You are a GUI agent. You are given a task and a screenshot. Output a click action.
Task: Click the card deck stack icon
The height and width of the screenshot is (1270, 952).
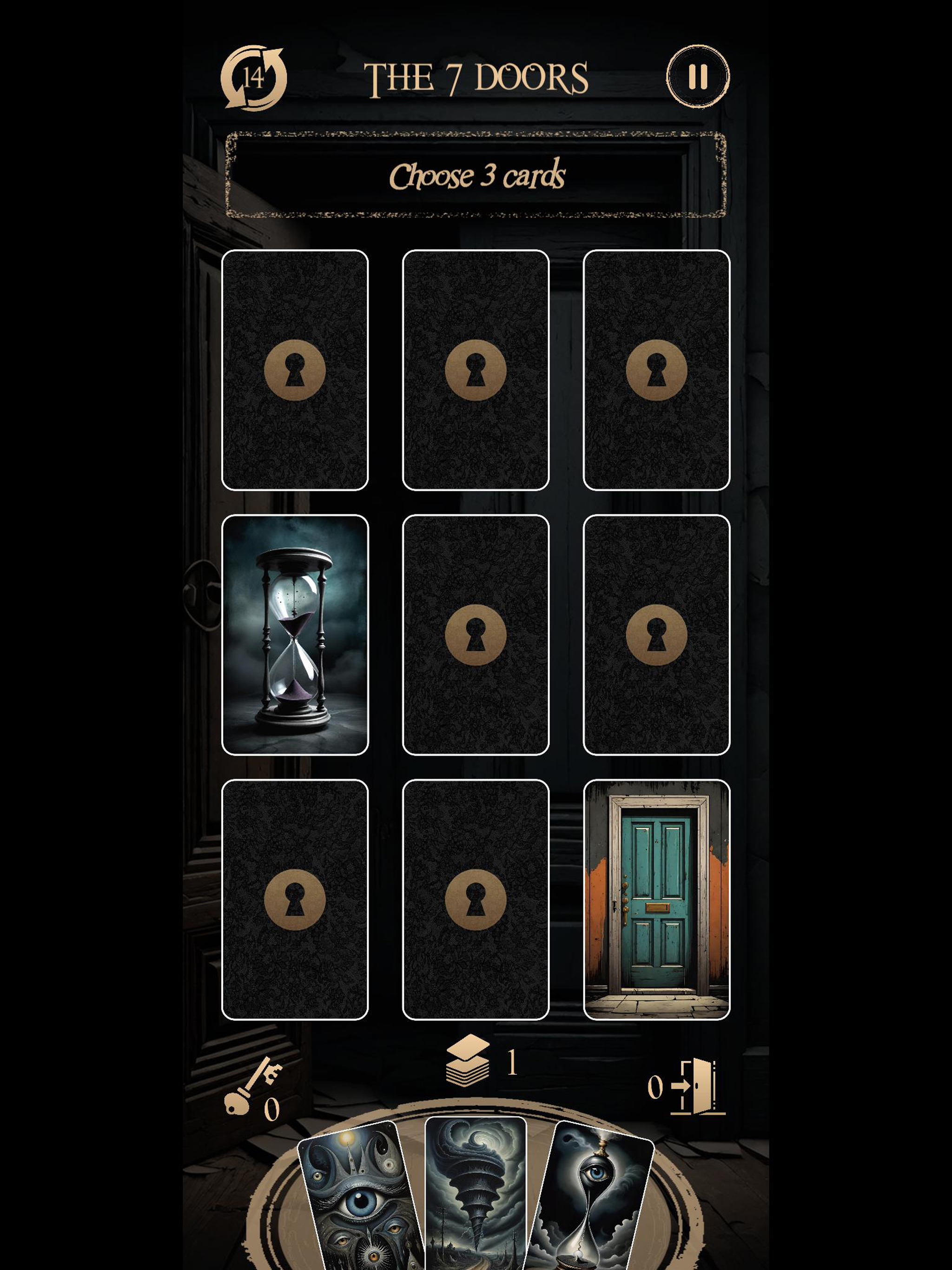[468, 1061]
